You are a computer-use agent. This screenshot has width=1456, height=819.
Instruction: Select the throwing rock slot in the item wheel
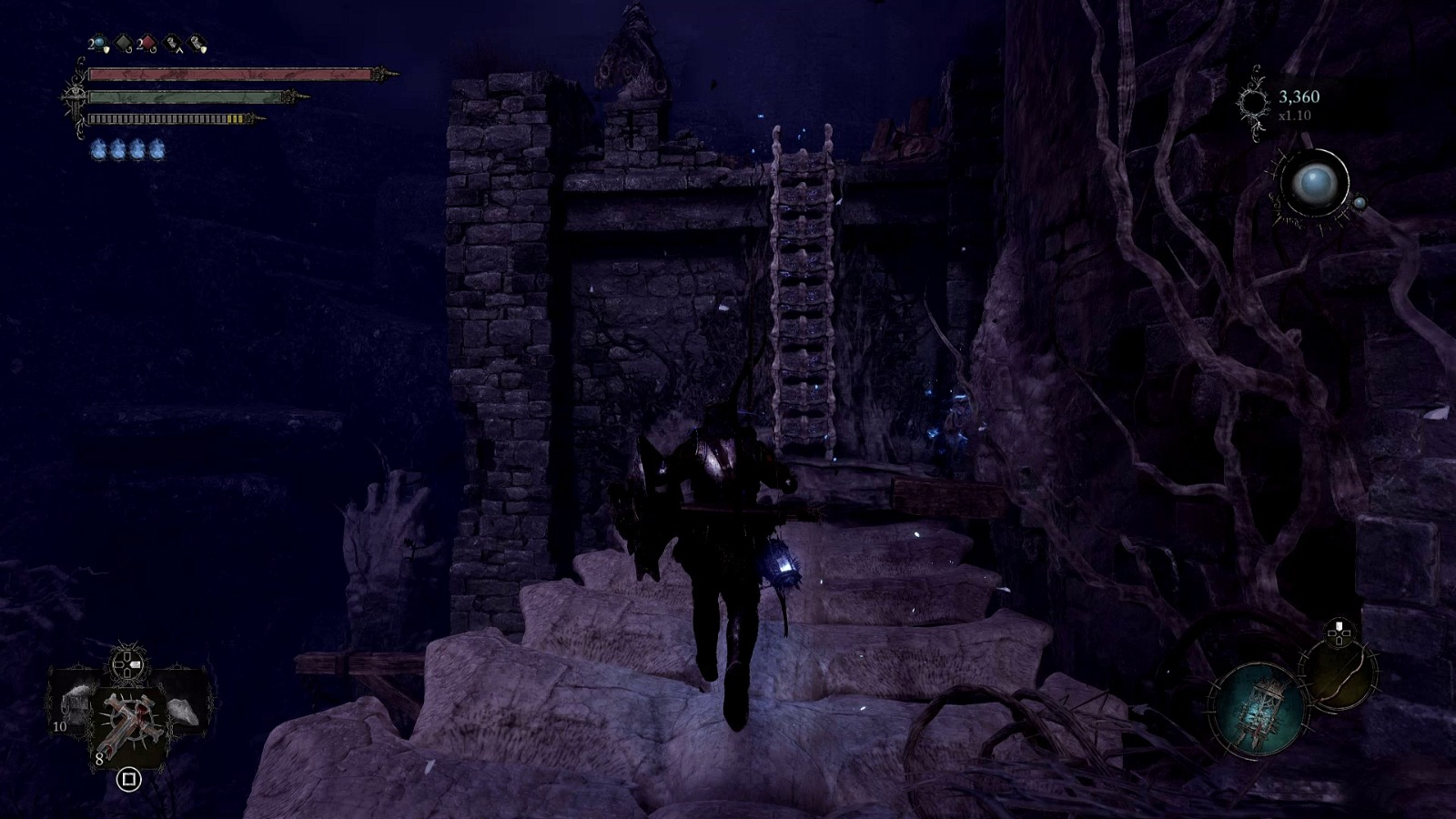point(182,710)
